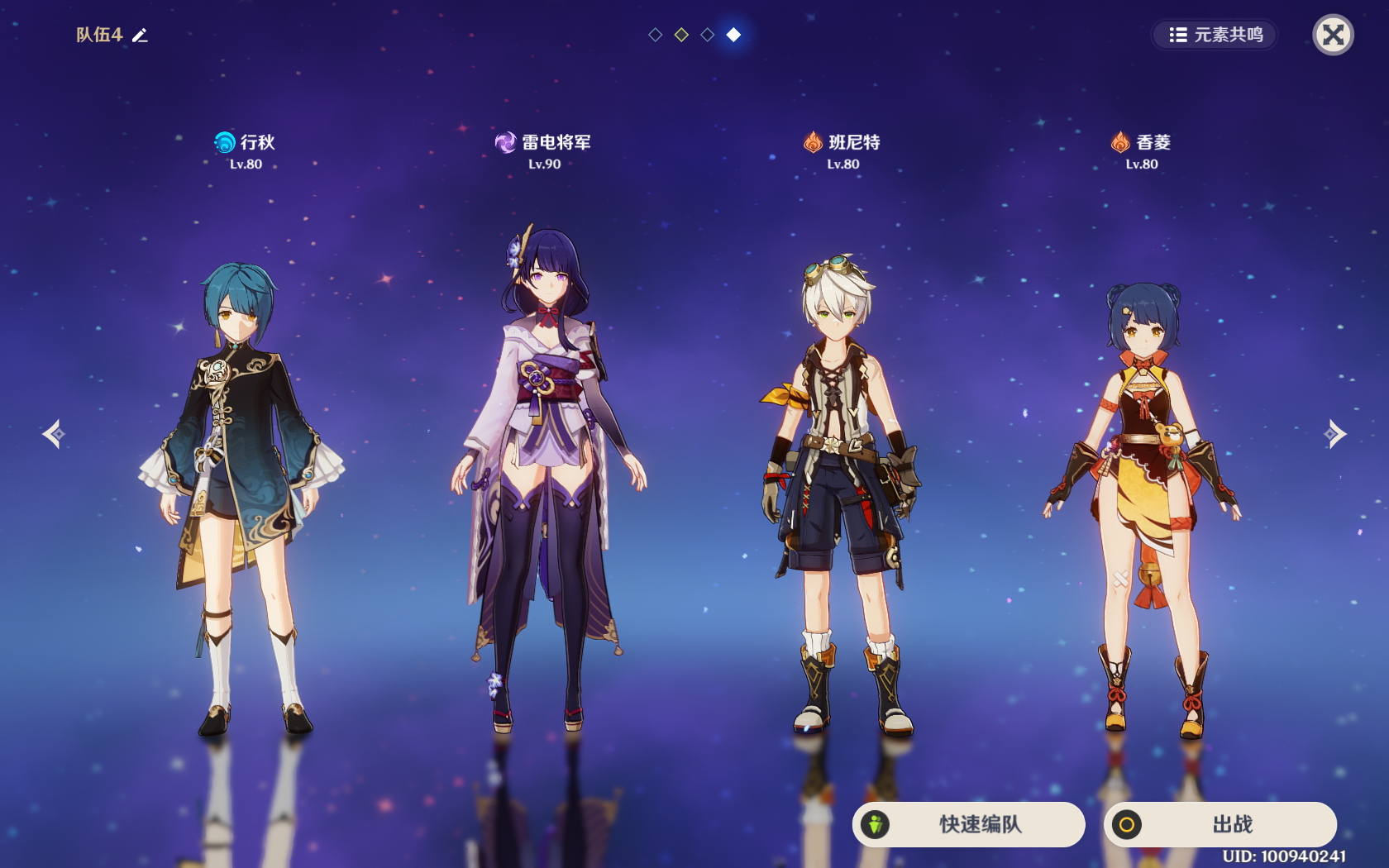Go to the previous team with left arrow

click(54, 433)
